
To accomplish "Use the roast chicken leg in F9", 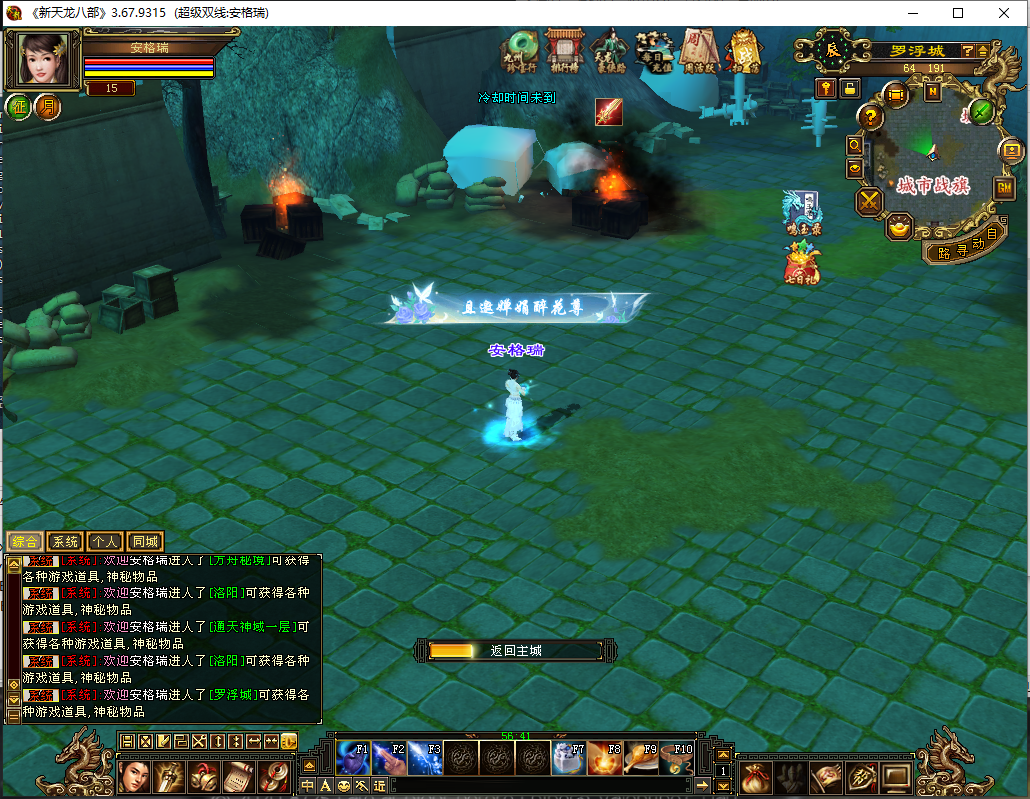I will point(642,760).
